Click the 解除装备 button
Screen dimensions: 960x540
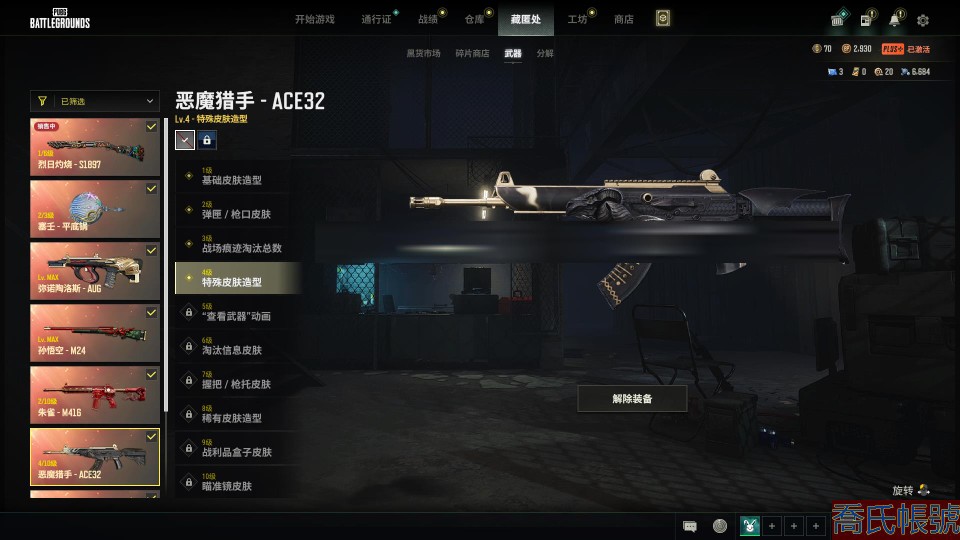[632, 398]
